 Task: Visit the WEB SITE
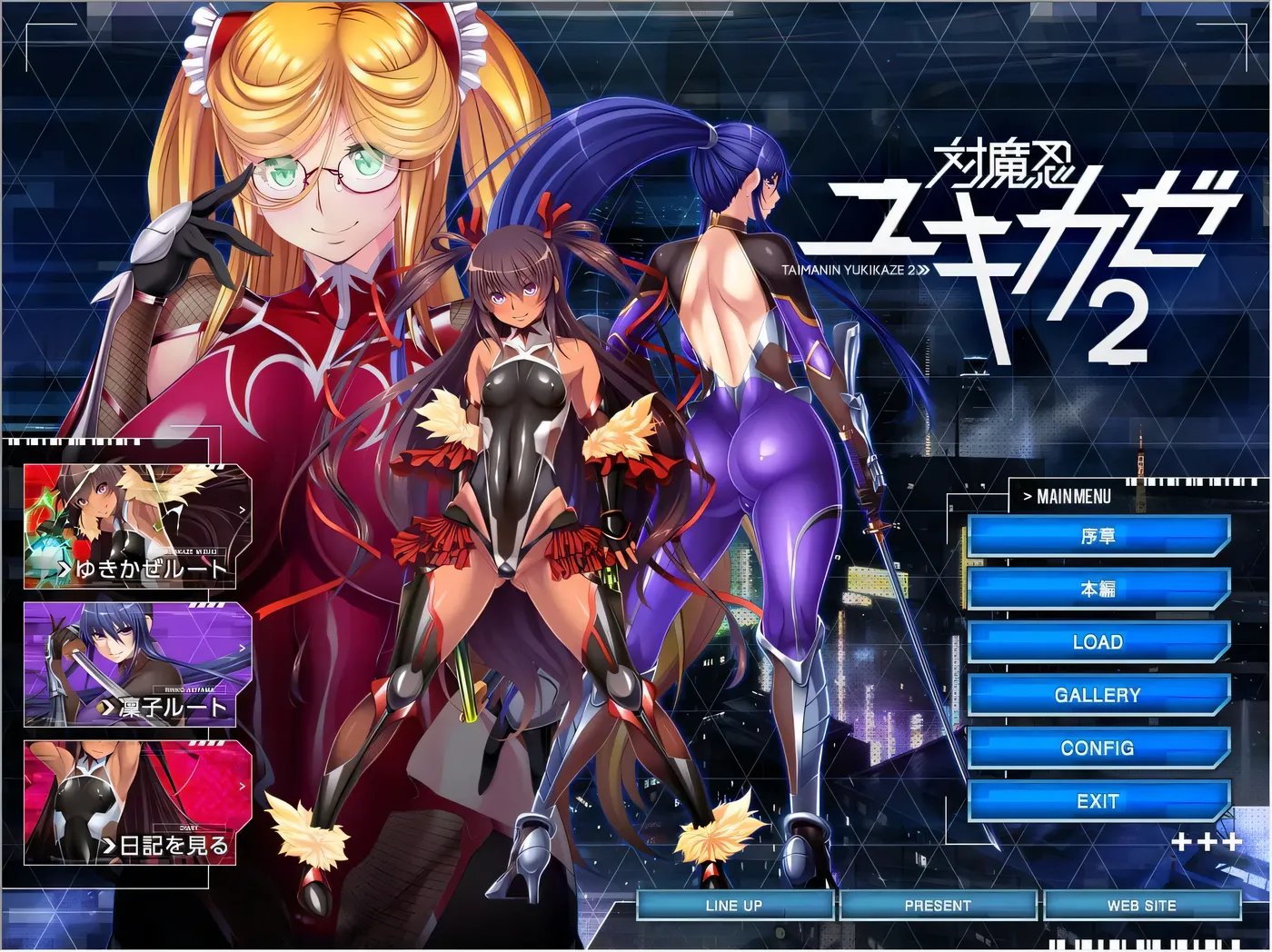[x=1140, y=905]
